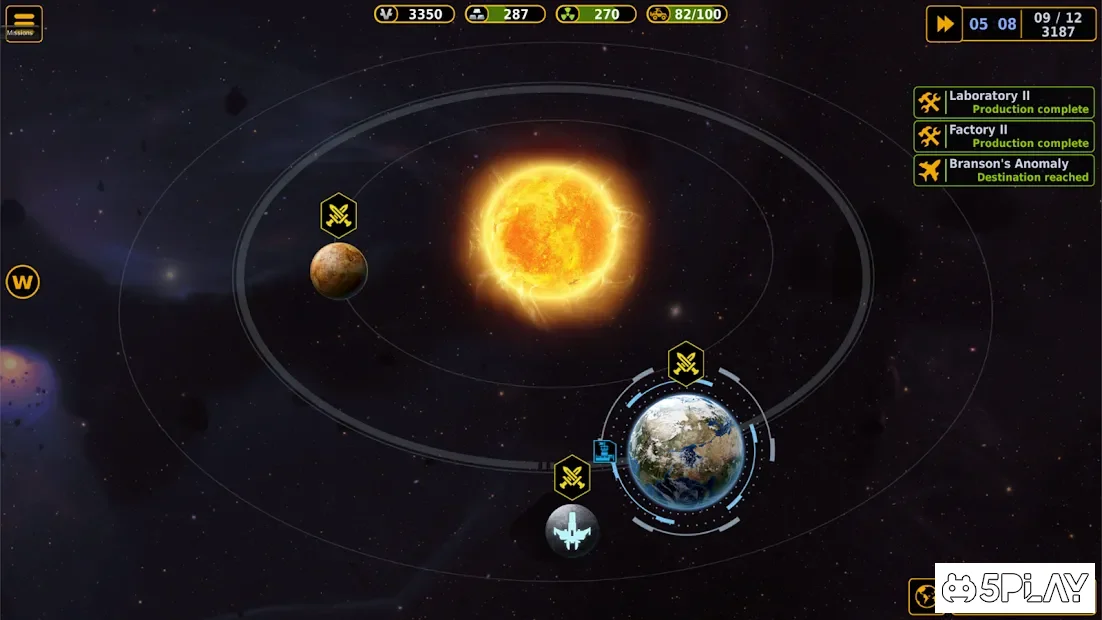View the Branson's Anomaly destination reached notification
This screenshot has height=620, width=1102.
tap(1003, 170)
